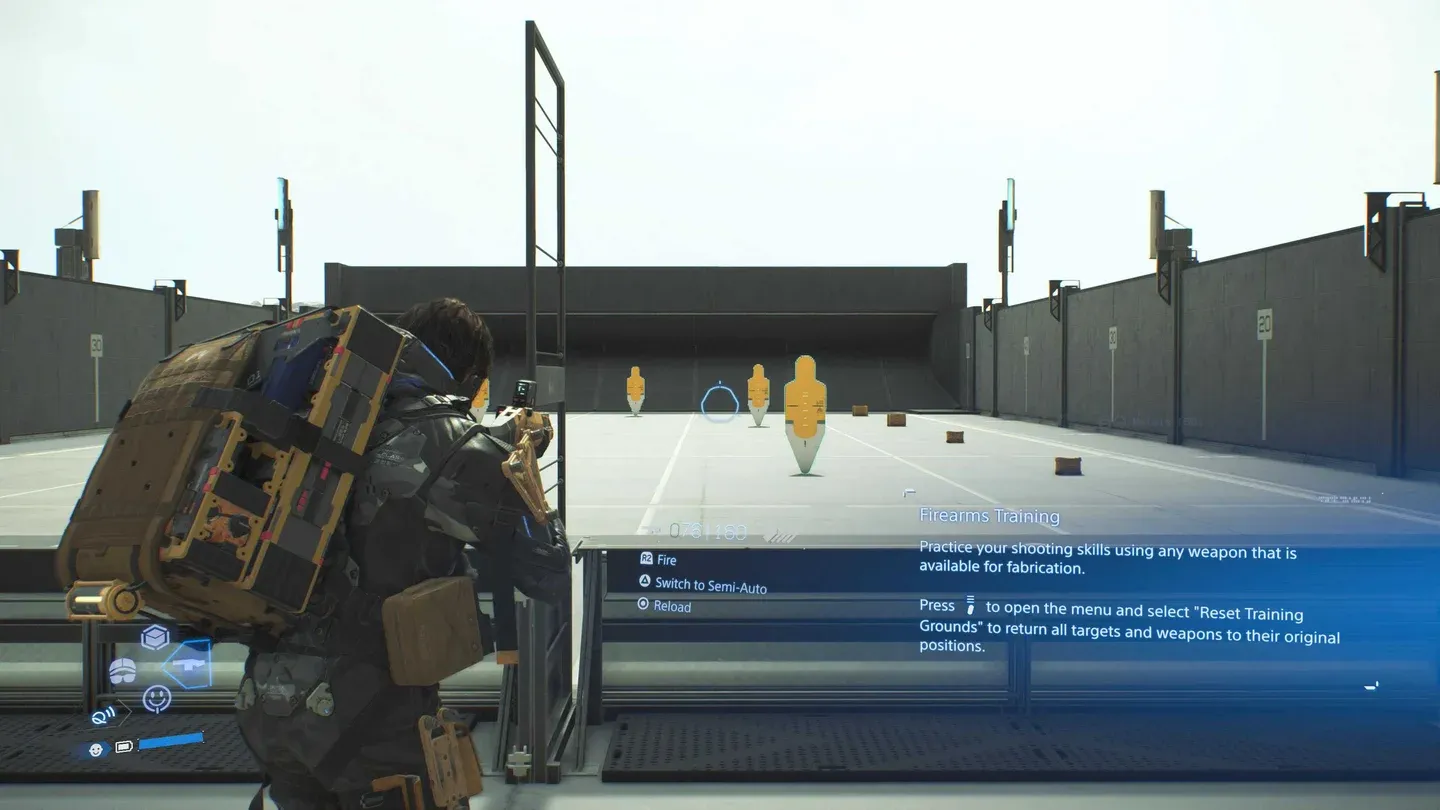Click the battery charge icon

(123, 747)
